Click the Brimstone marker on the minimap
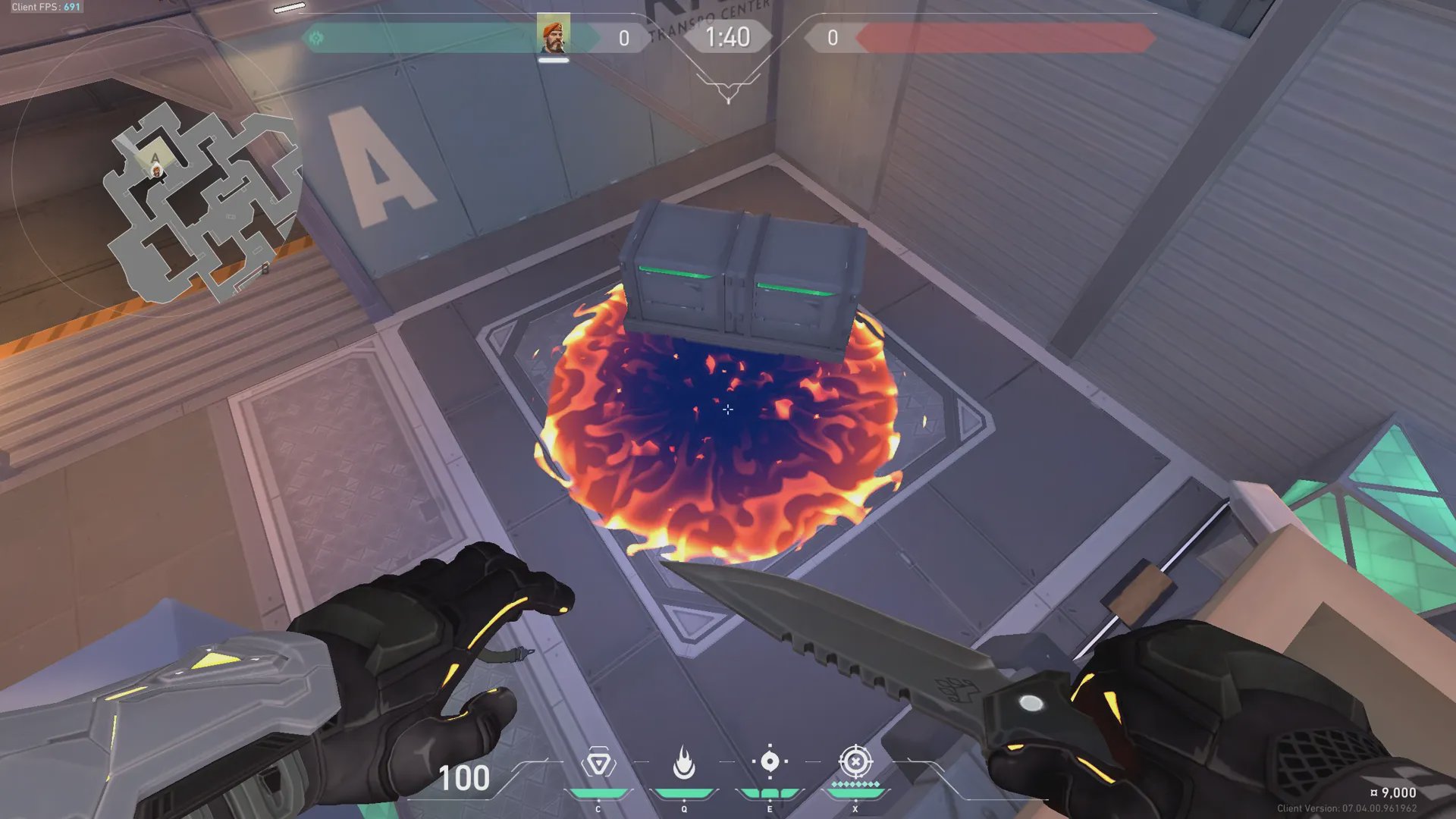Image resolution: width=1456 pixels, height=819 pixels. click(x=157, y=171)
